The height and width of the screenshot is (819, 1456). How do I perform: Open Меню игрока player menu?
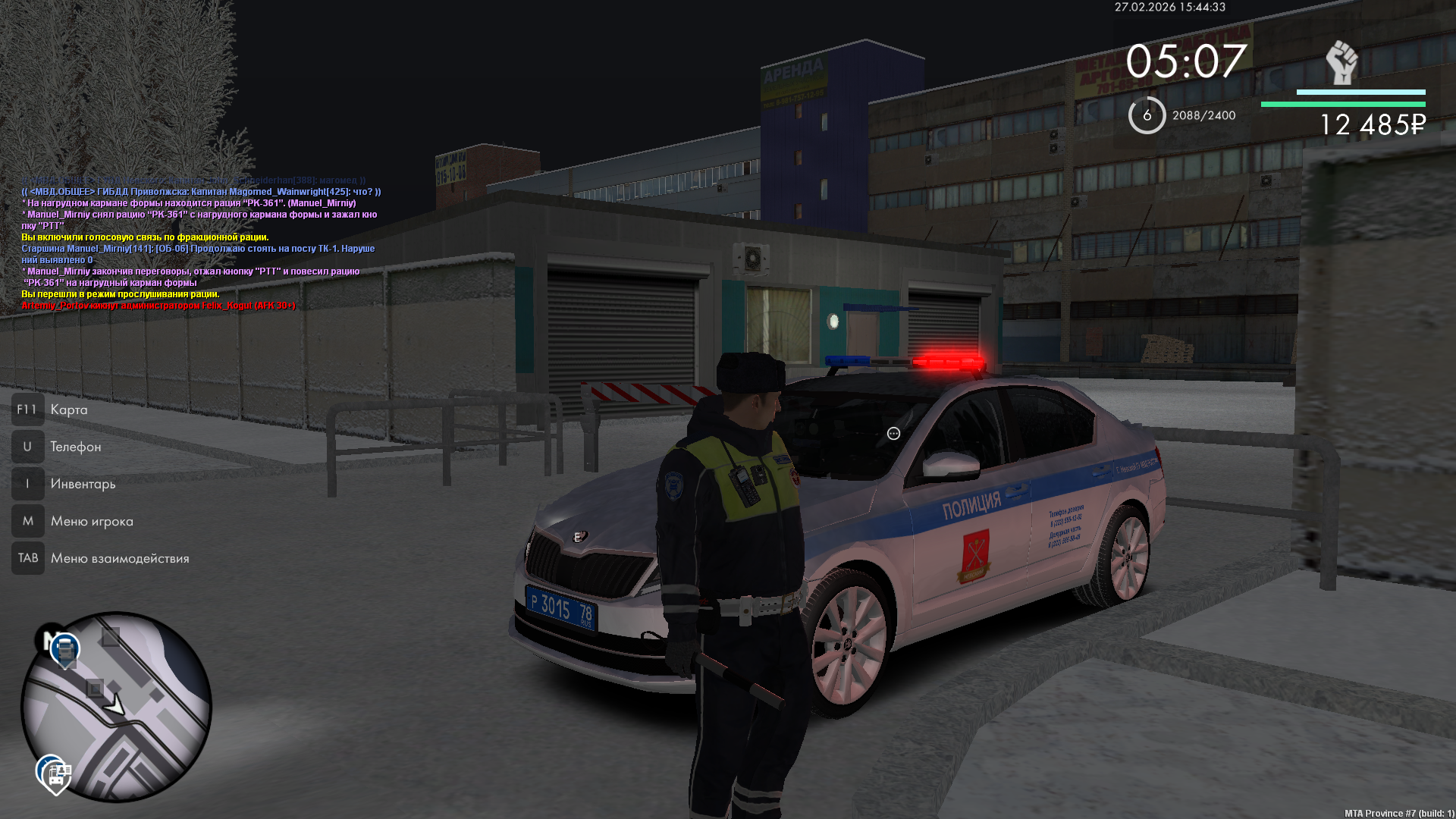pyautogui.click(x=91, y=521)
